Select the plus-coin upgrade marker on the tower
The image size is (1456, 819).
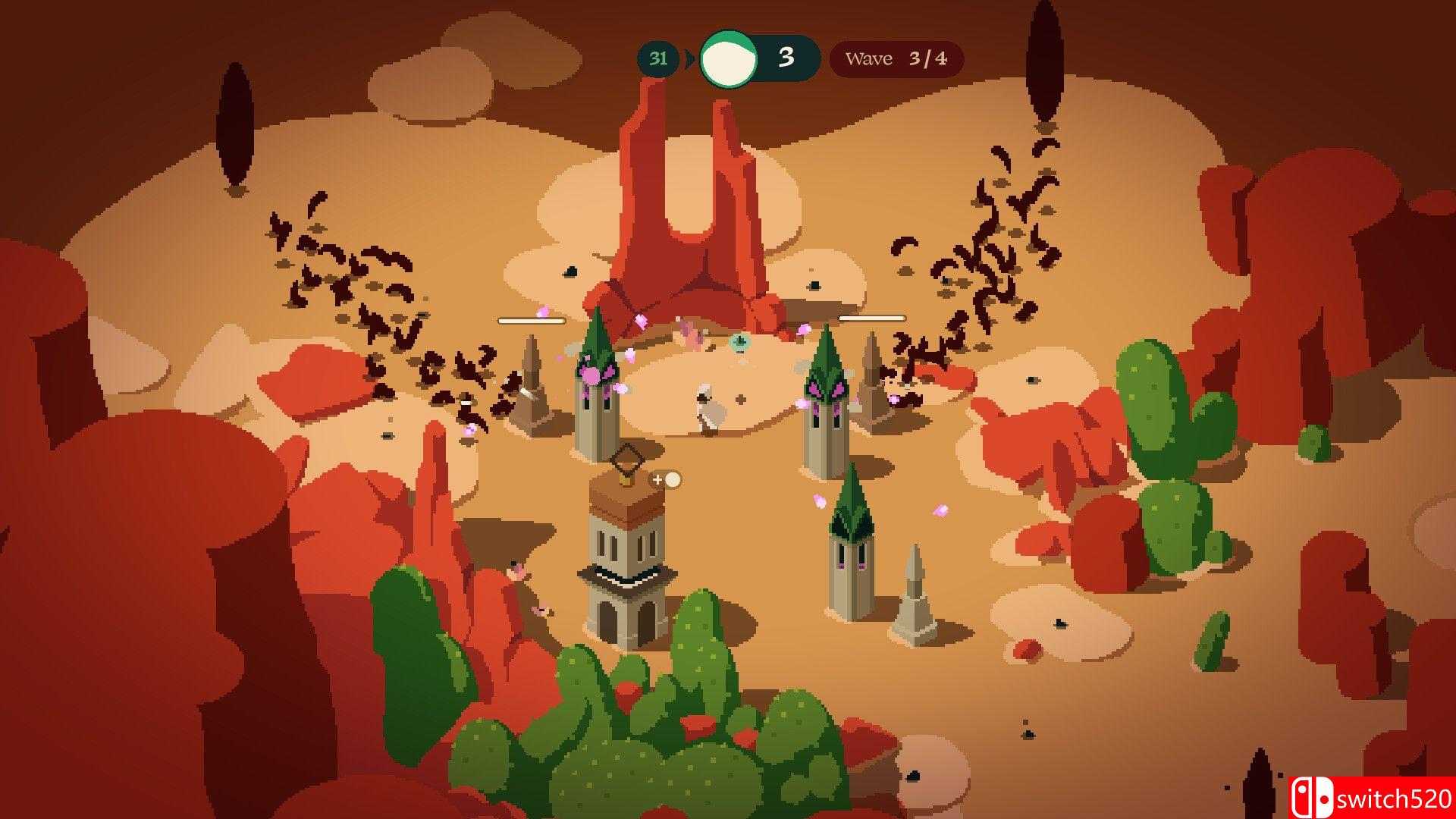[x=667, y=479]
